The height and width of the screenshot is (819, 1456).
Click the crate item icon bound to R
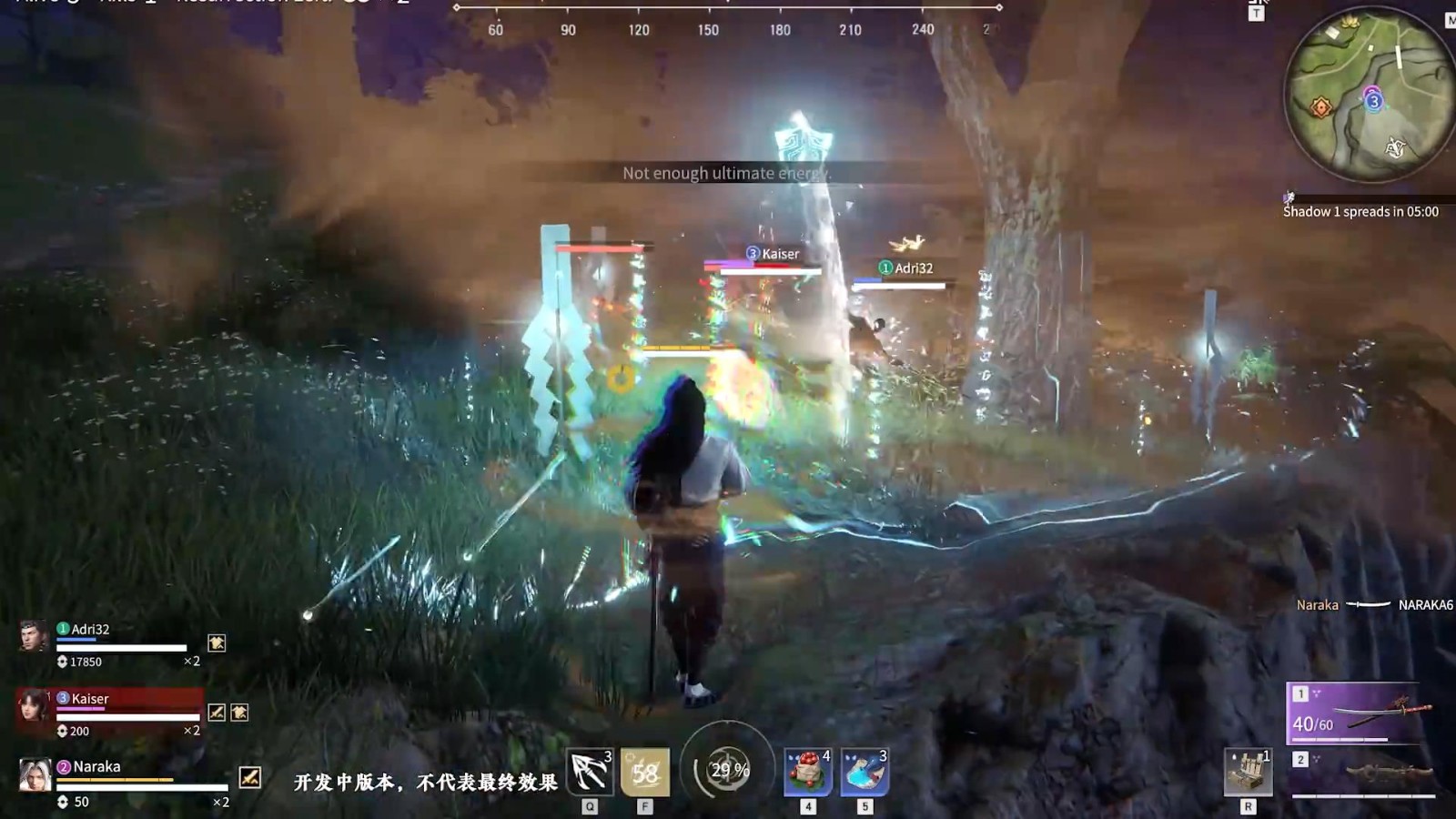[x=1245, y=773]
